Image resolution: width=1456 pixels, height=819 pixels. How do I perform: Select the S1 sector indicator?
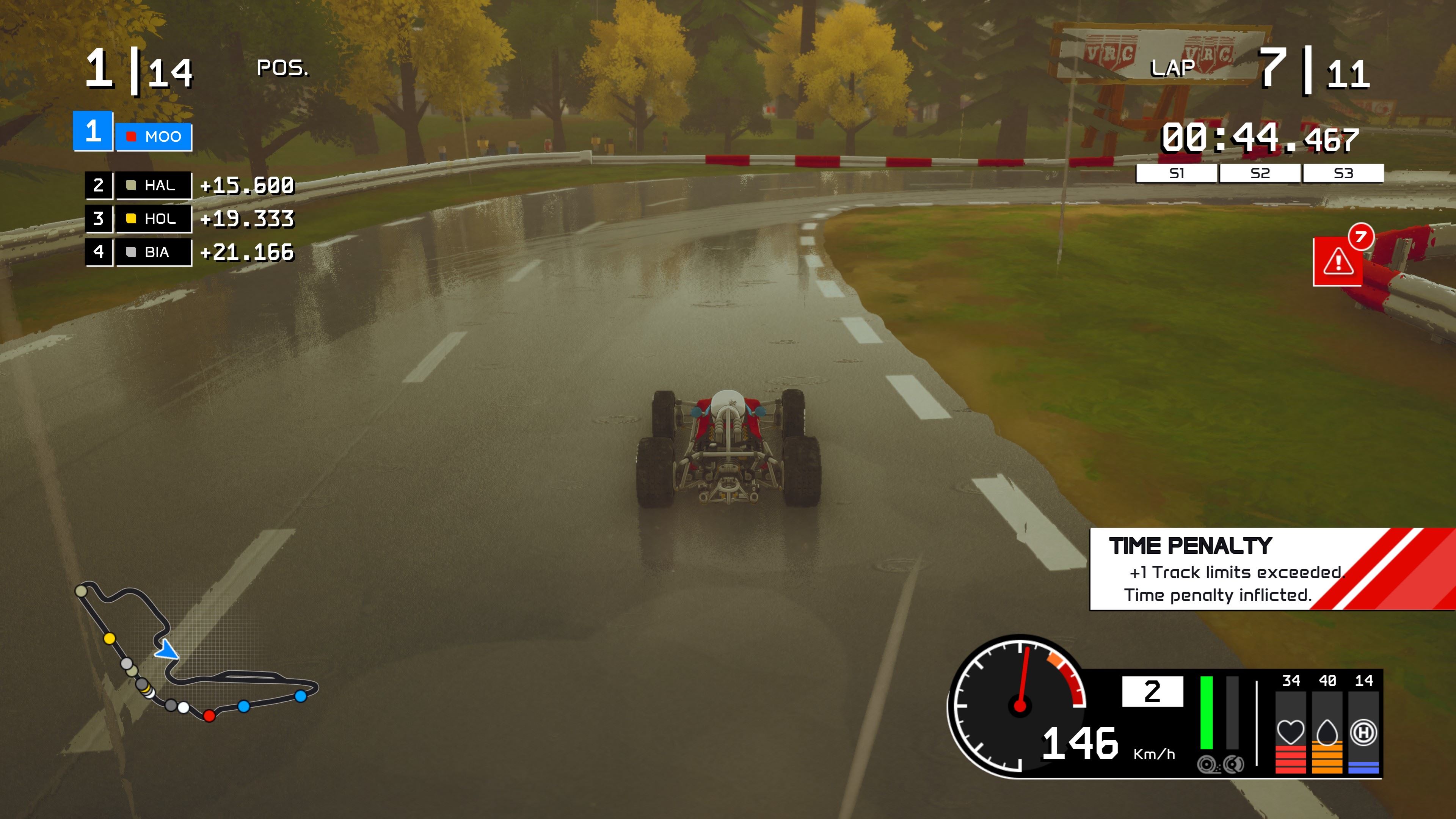pos(1176,174)
